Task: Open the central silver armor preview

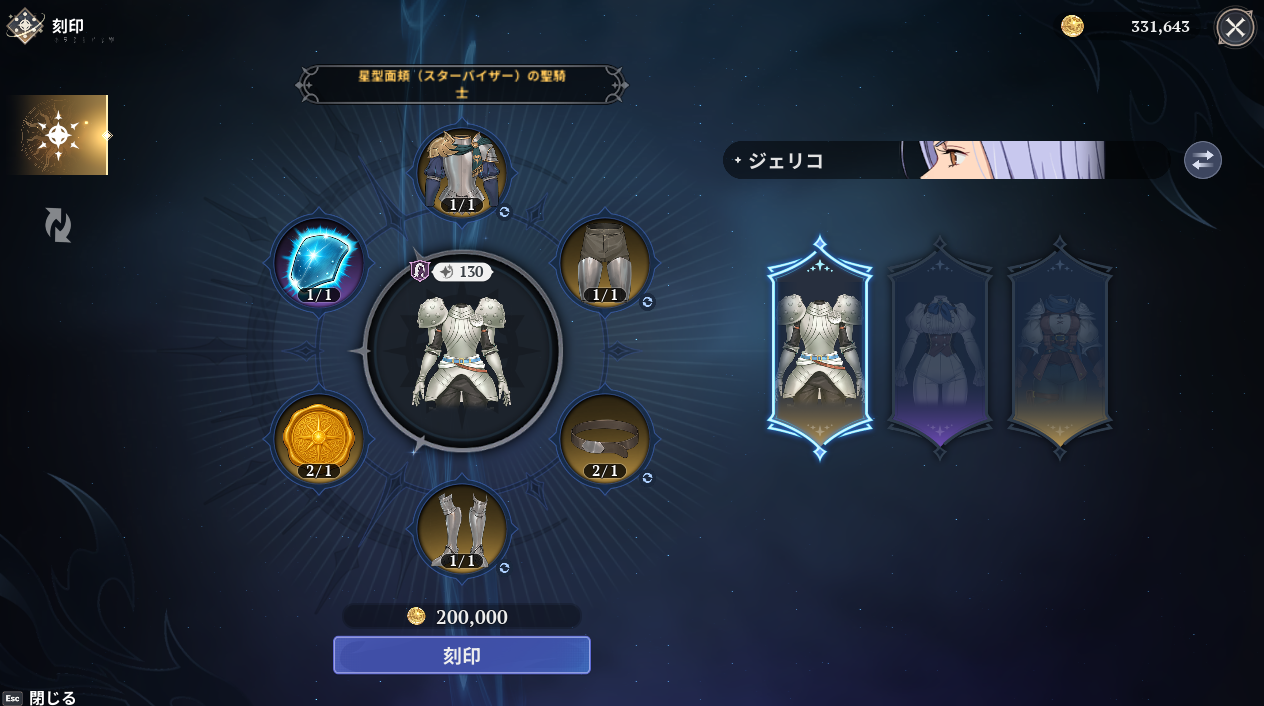Action: (x=462, y=351)
